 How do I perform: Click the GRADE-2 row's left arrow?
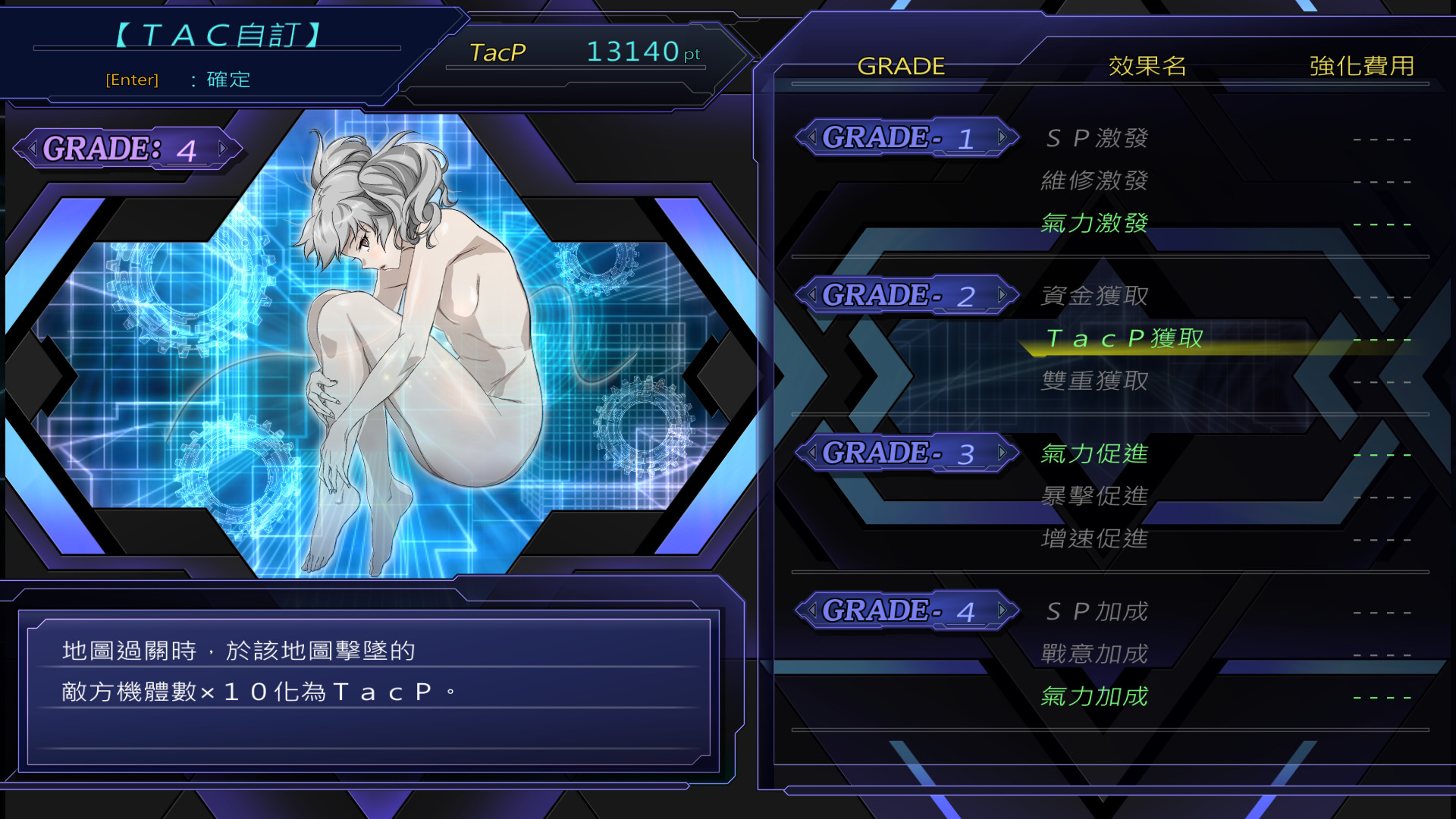coord(812,295)
